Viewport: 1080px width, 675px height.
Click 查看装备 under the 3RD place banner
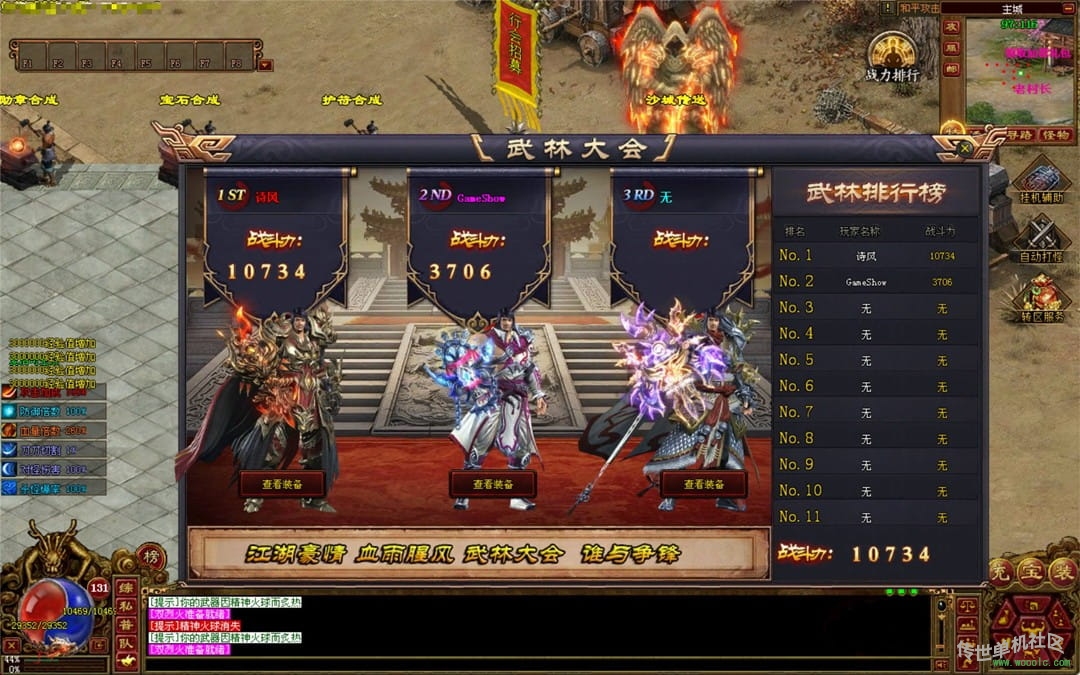point(703,484)
